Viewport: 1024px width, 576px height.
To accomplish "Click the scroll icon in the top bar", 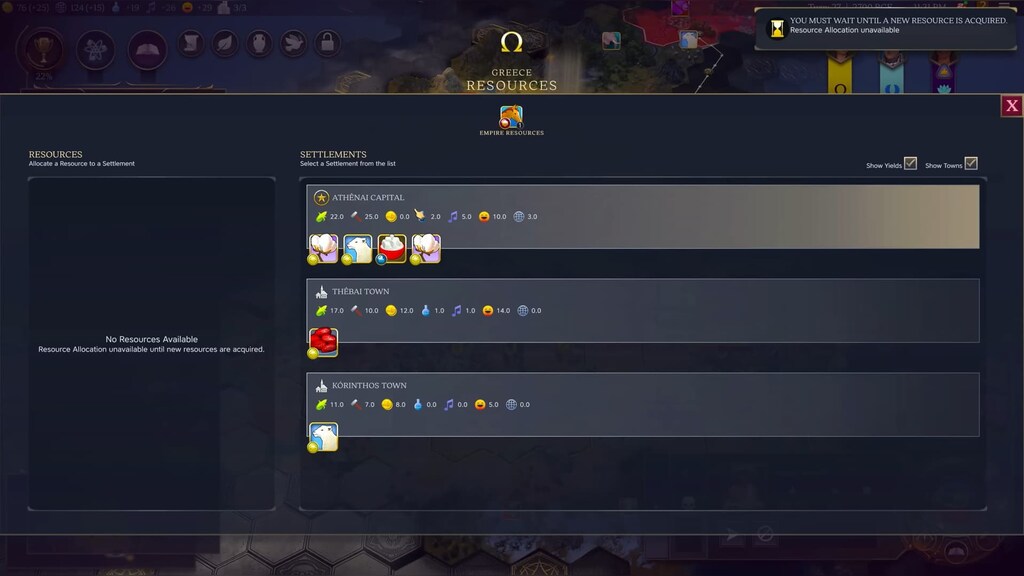I will (x=191, y=43).
